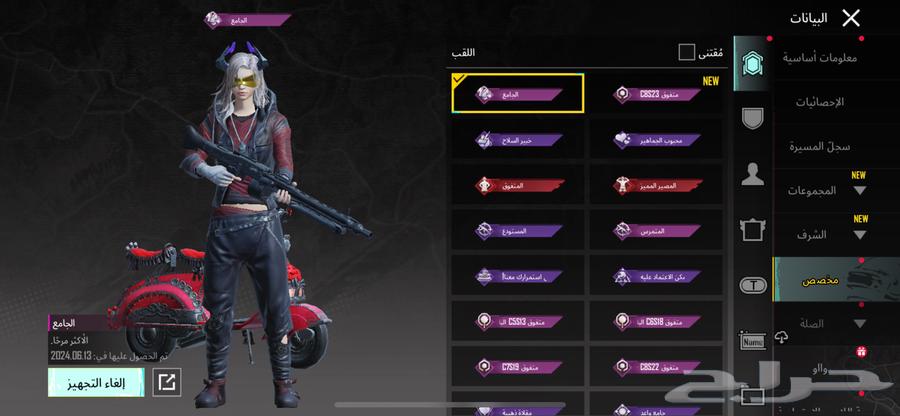Switch to the avatar silhouette tab
The width and height of the screenshot is (900, 416).
753,176
